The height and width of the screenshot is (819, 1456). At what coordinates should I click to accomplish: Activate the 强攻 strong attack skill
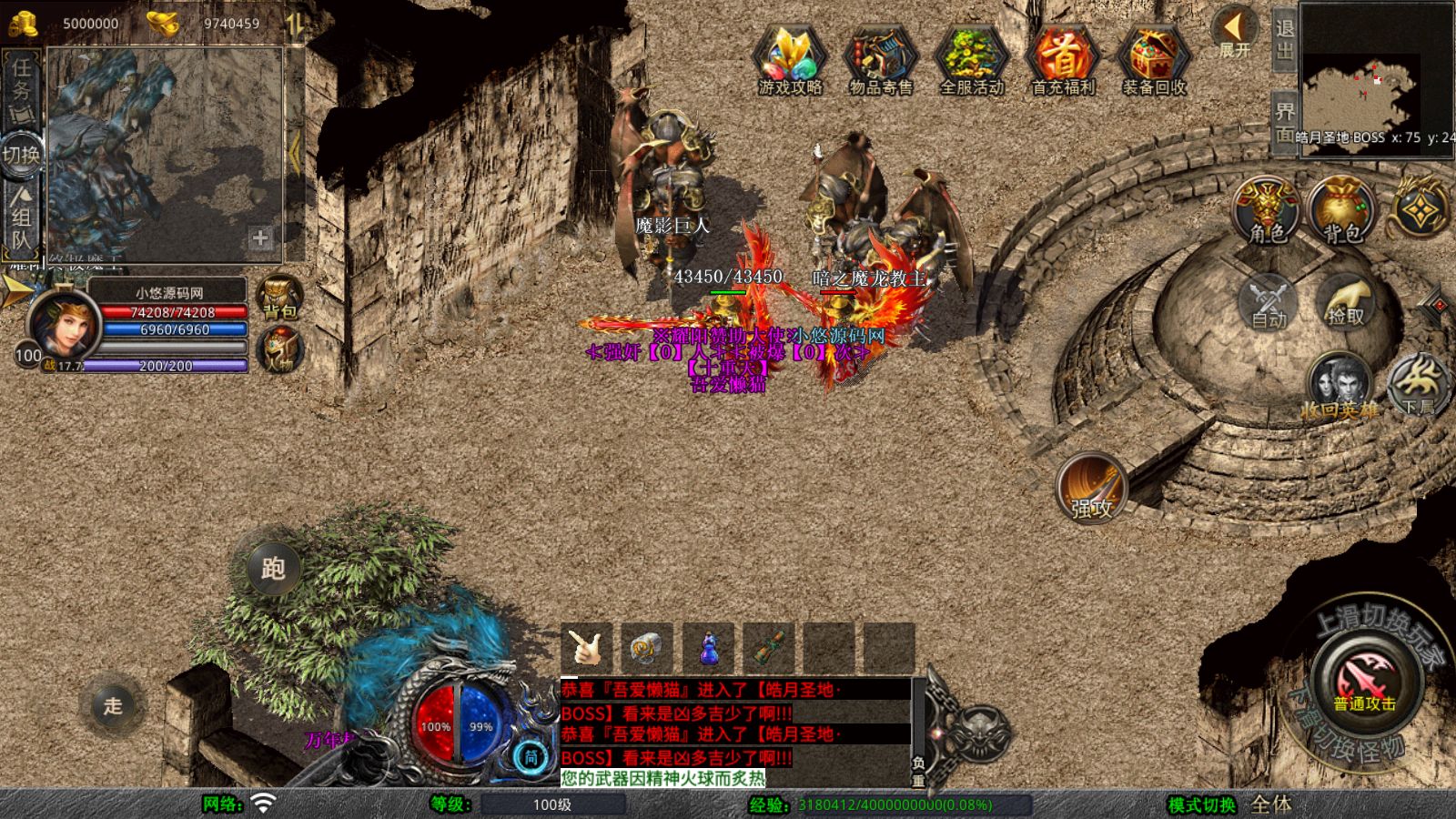tap(1092, 488)
